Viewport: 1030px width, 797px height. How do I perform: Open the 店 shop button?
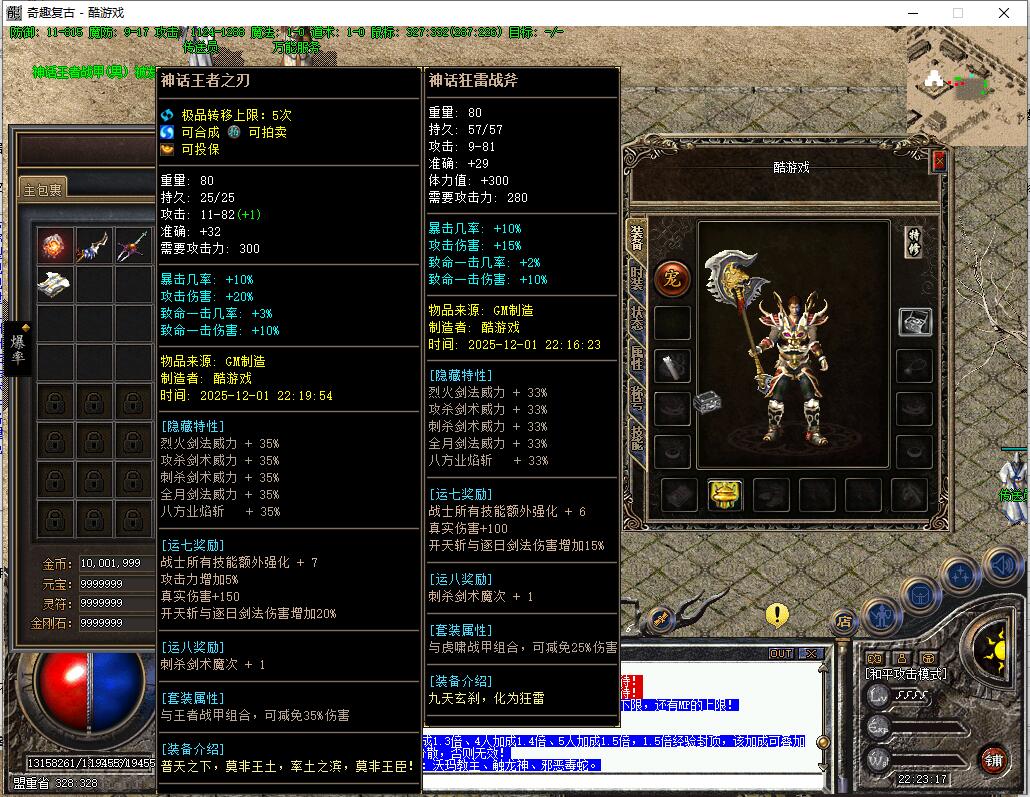(843, 621)
